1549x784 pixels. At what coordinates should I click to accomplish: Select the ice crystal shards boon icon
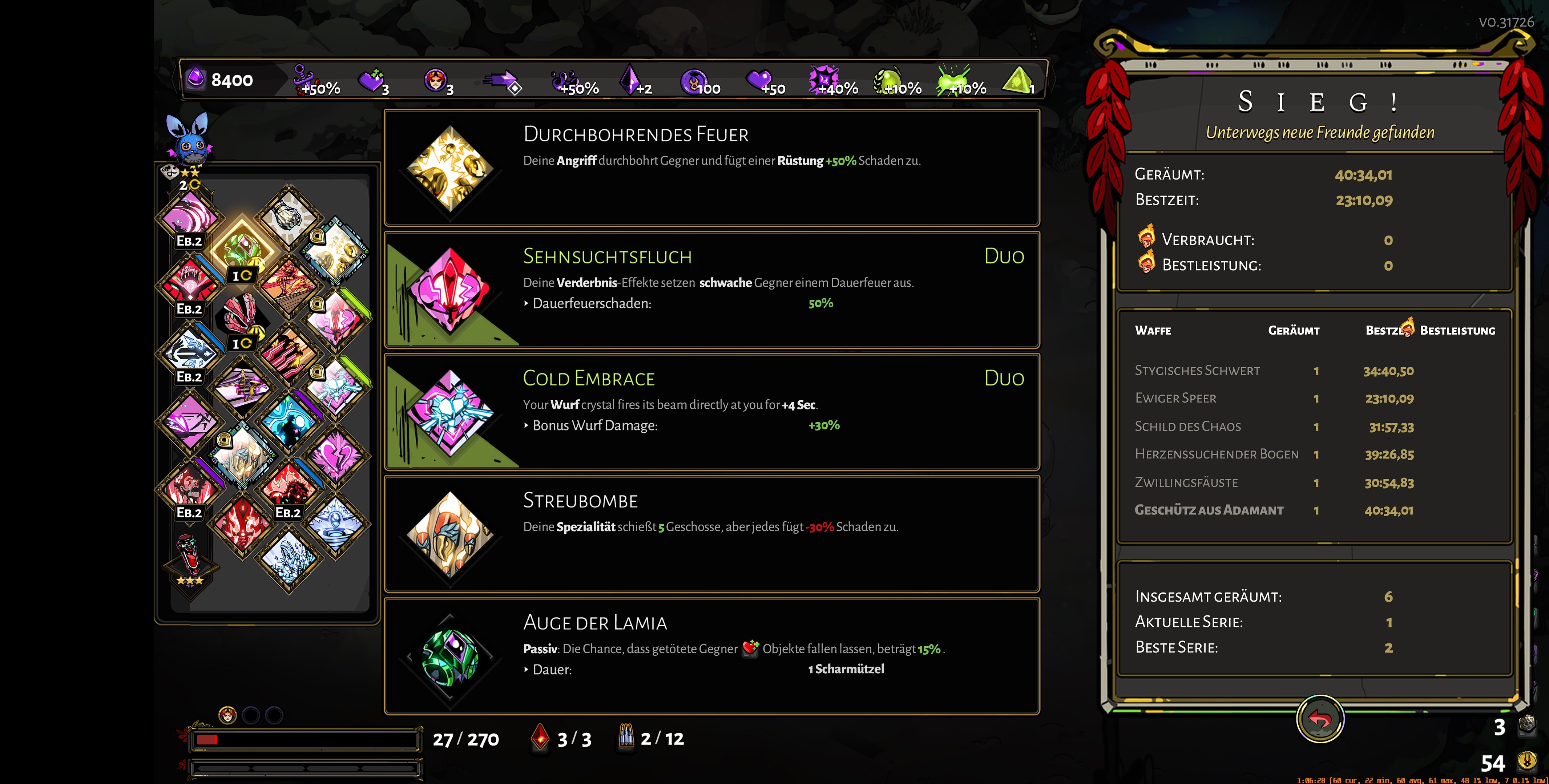pyautogui.click(x=289, y=558)
